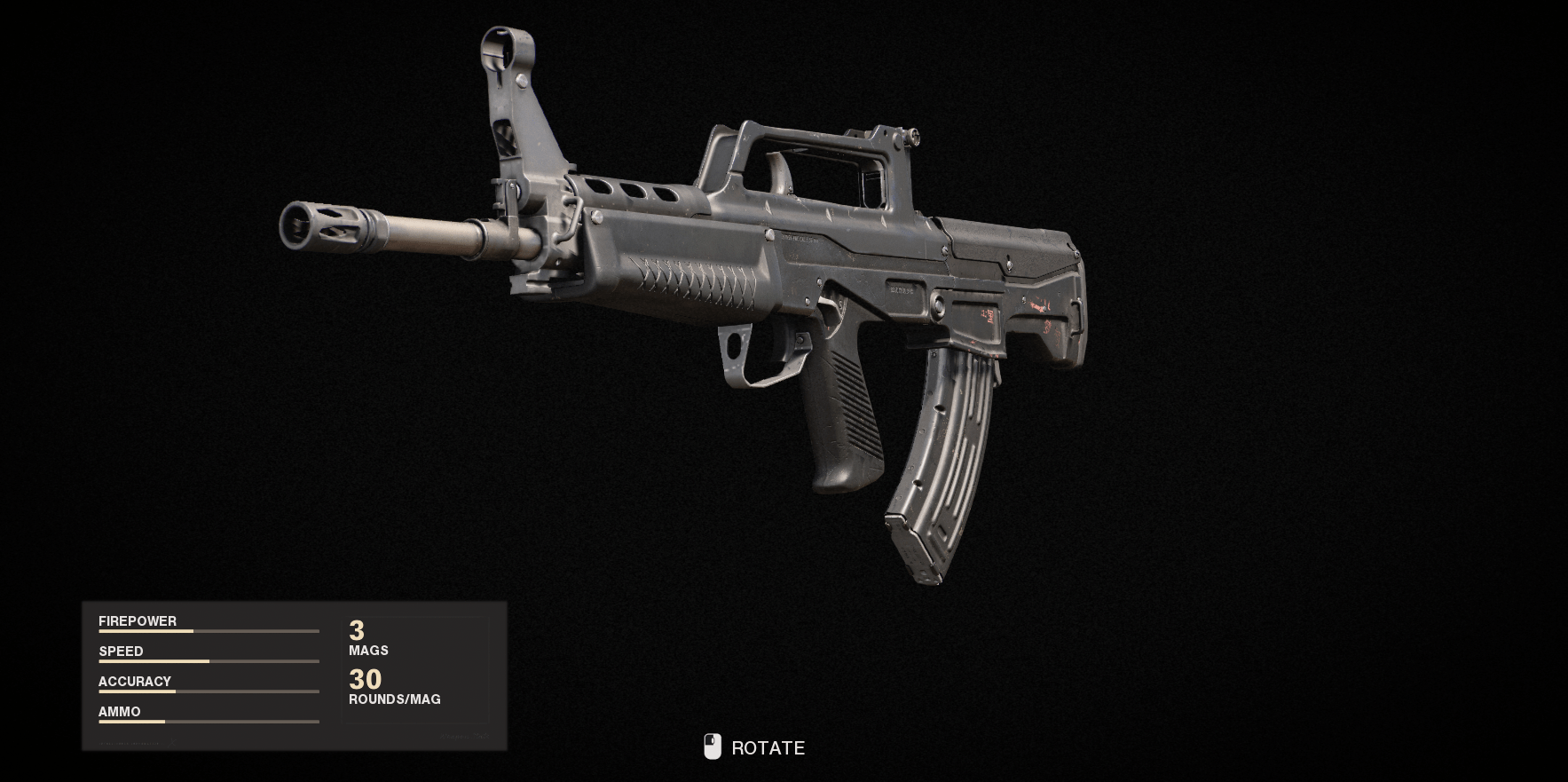Select the SPEED stat label

pos(122,651)
